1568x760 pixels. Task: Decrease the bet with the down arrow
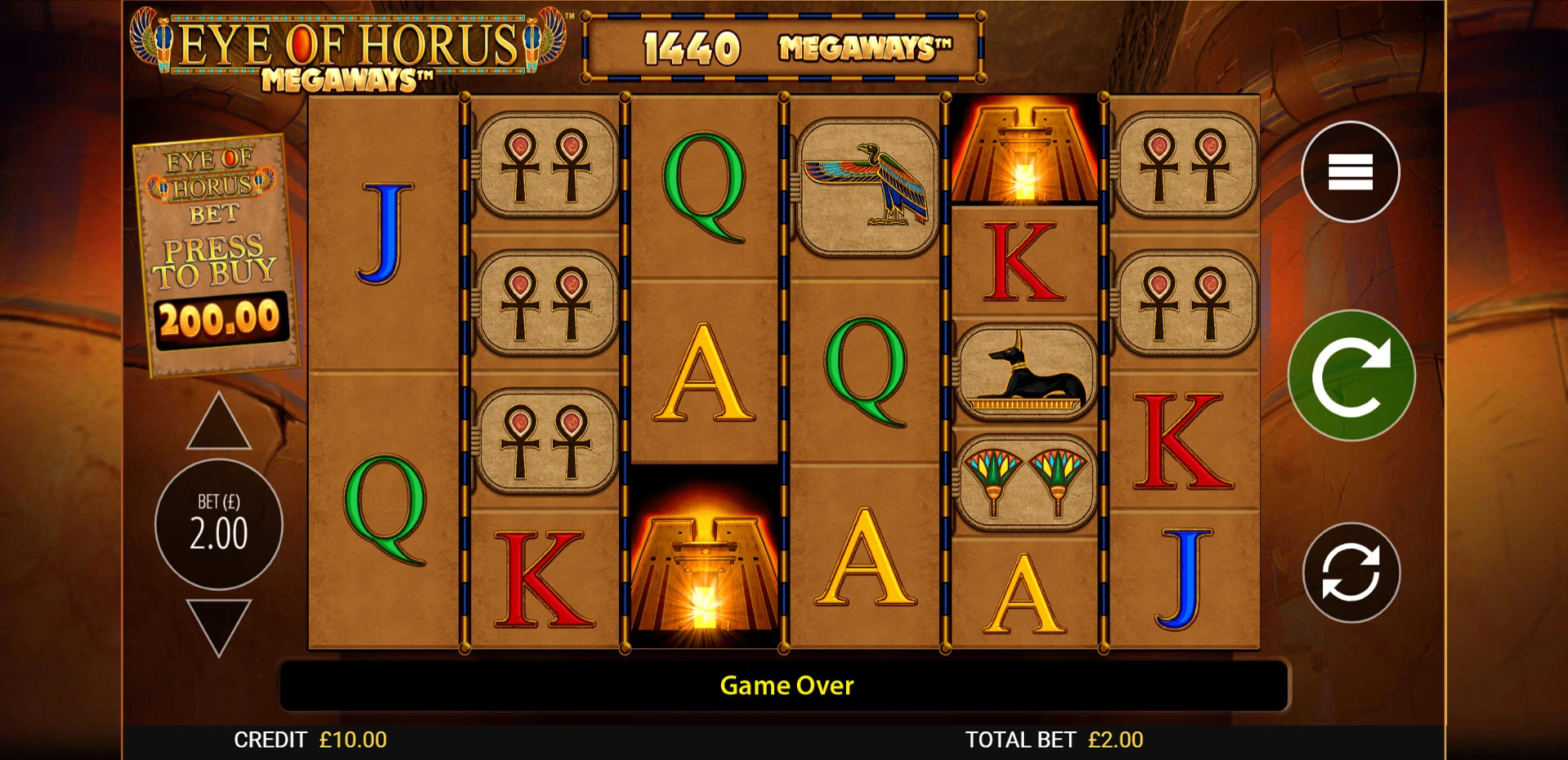tap(217, 622)
